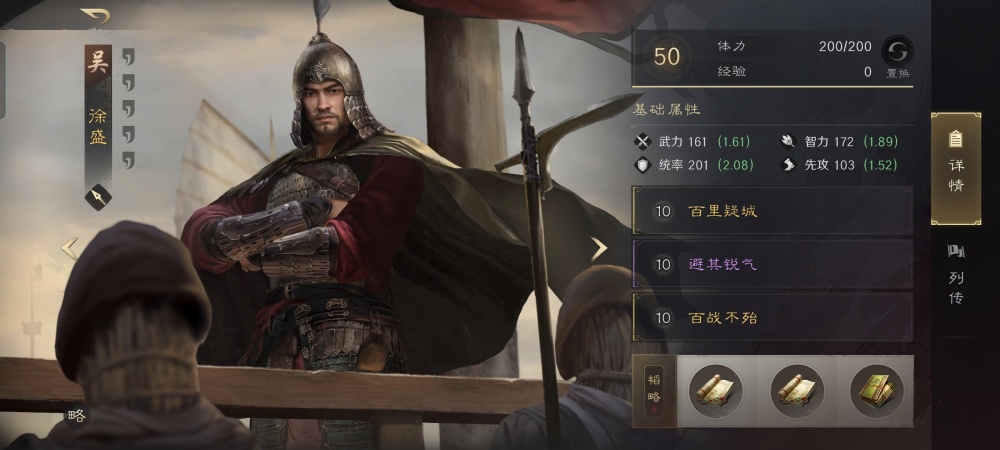Image resolution: width=1000 pixels, height=450 pixels.
Task: Click the 略 button in bottom-left corner
Action: point(76,416)
